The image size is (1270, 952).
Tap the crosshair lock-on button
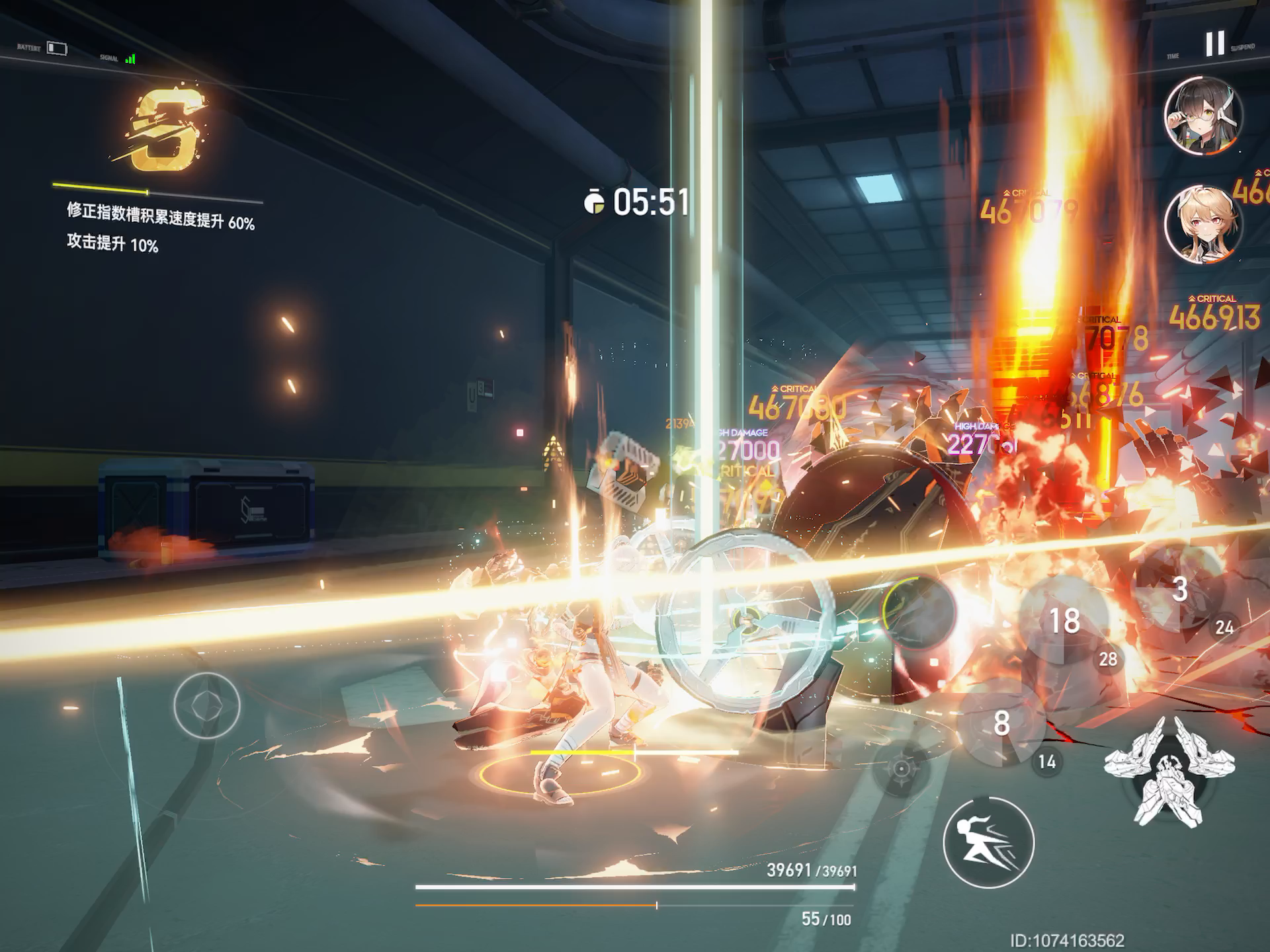[901, 768]
